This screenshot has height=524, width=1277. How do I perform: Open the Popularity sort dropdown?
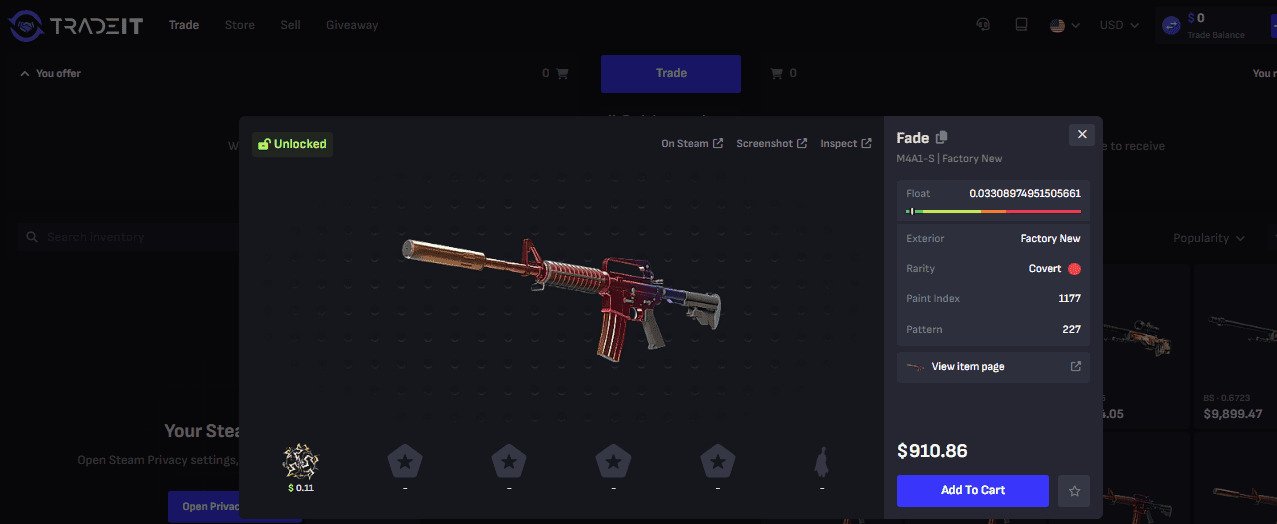click(x=1209, y=238)
